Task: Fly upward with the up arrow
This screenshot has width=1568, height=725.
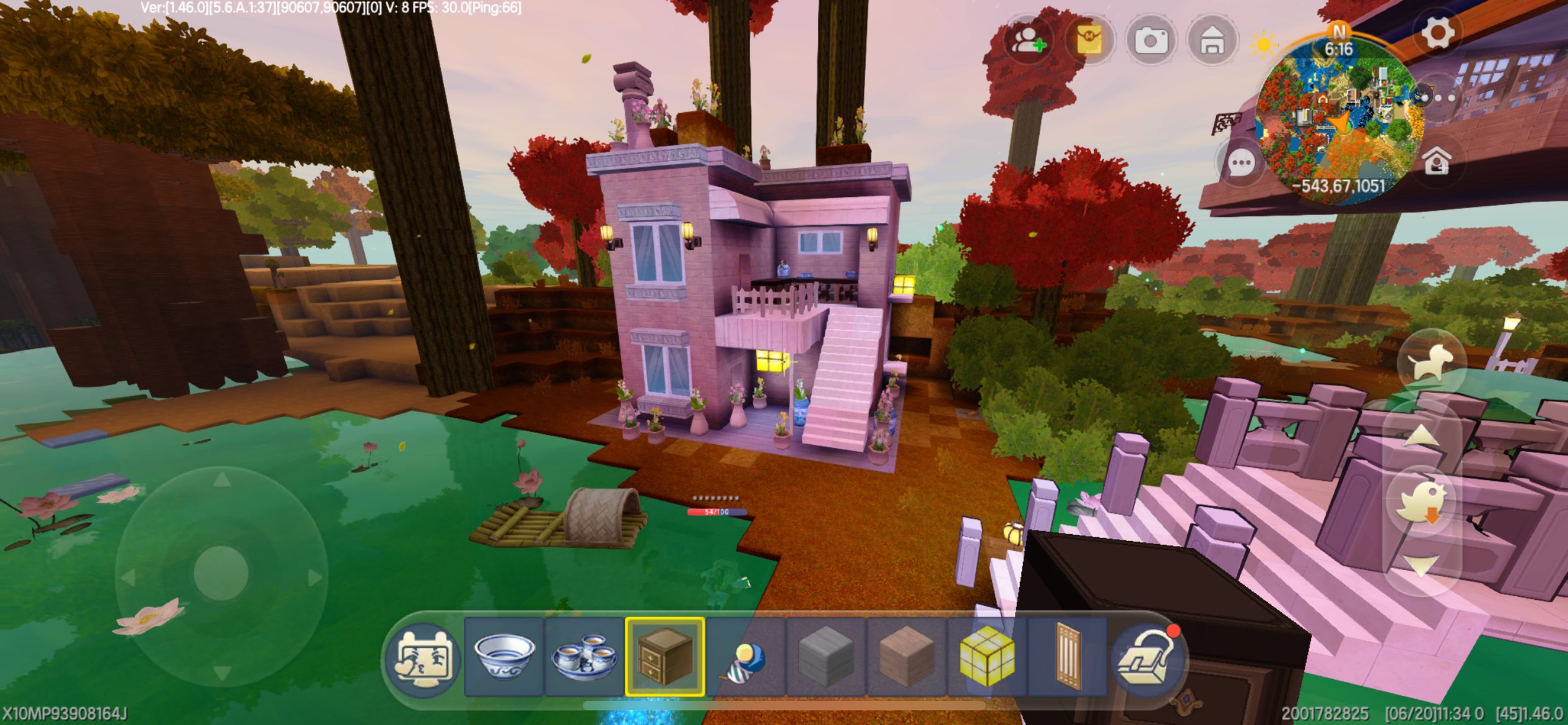Action: click(1421, 436)
